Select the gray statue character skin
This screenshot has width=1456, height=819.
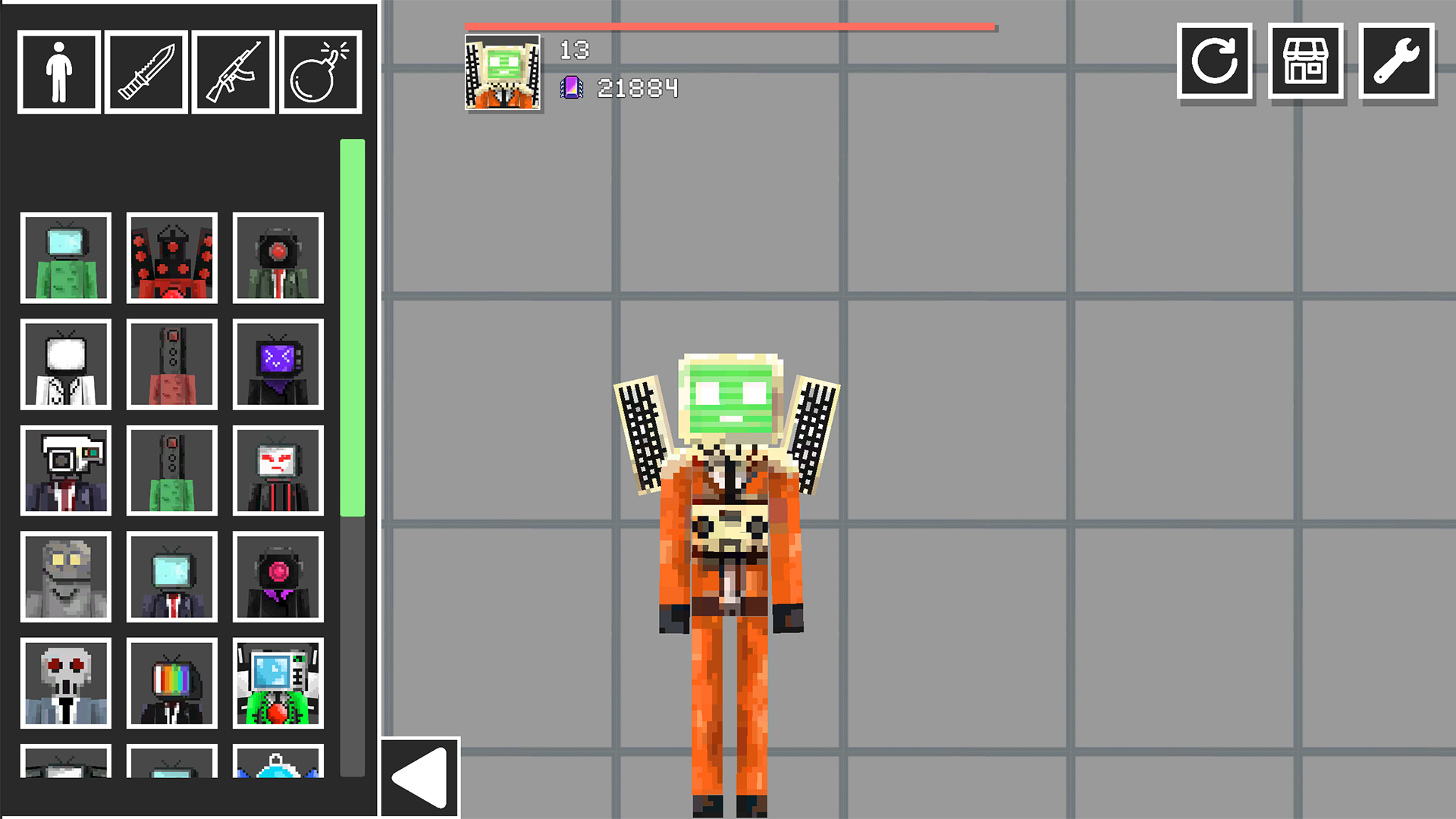pos(66,577)
